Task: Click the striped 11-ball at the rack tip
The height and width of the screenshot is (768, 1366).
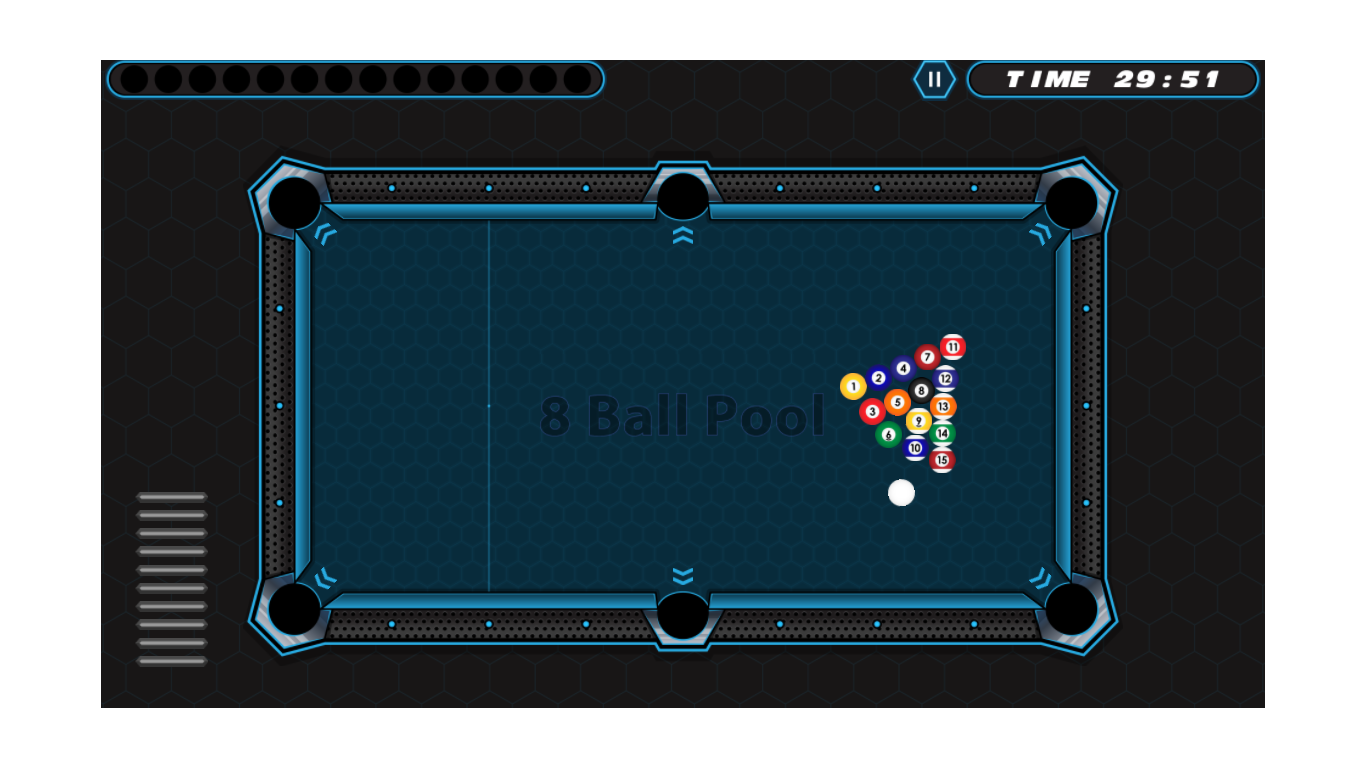Action: coord(953,347)
